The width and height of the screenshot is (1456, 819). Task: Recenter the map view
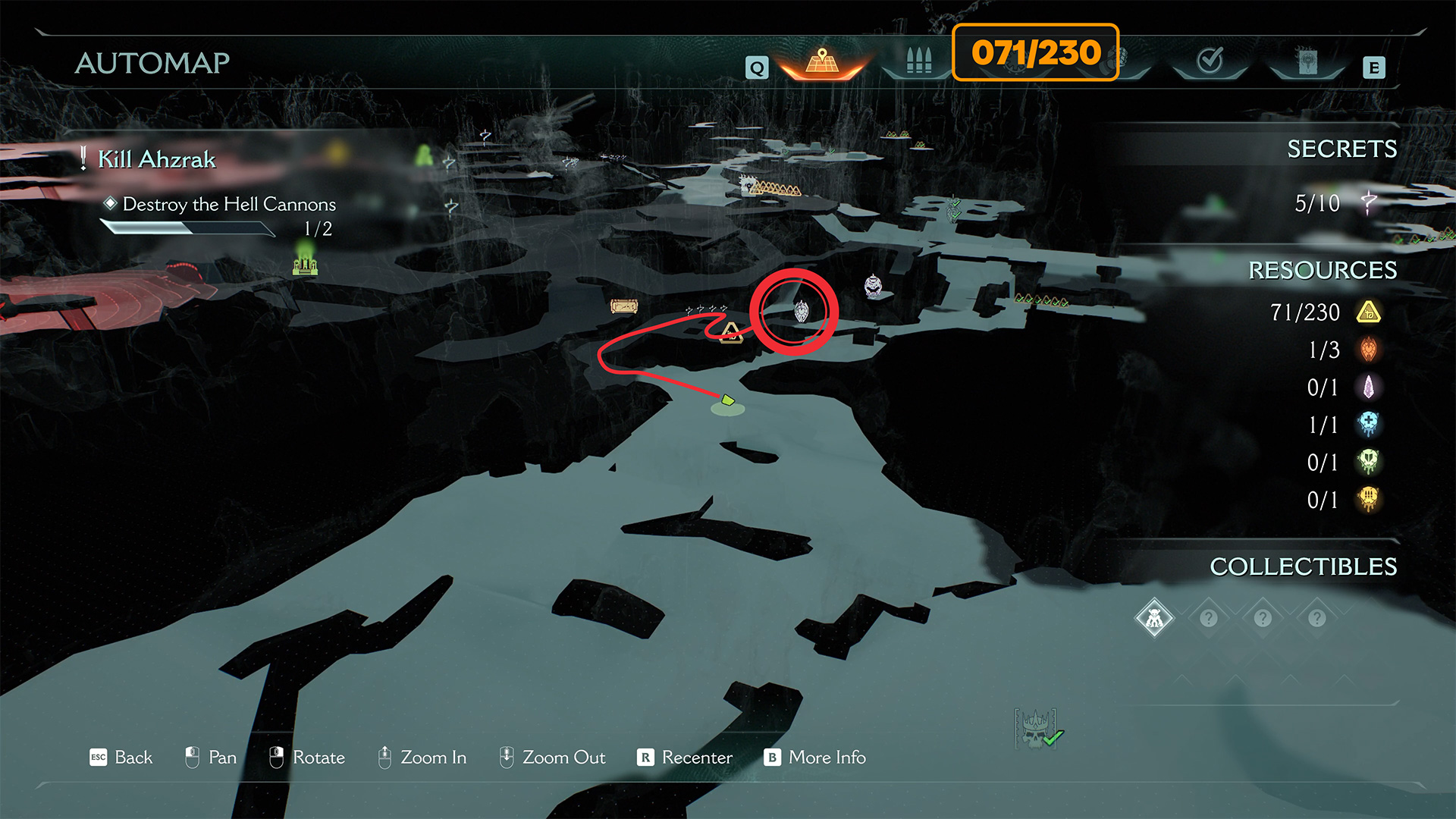[685, 758]
